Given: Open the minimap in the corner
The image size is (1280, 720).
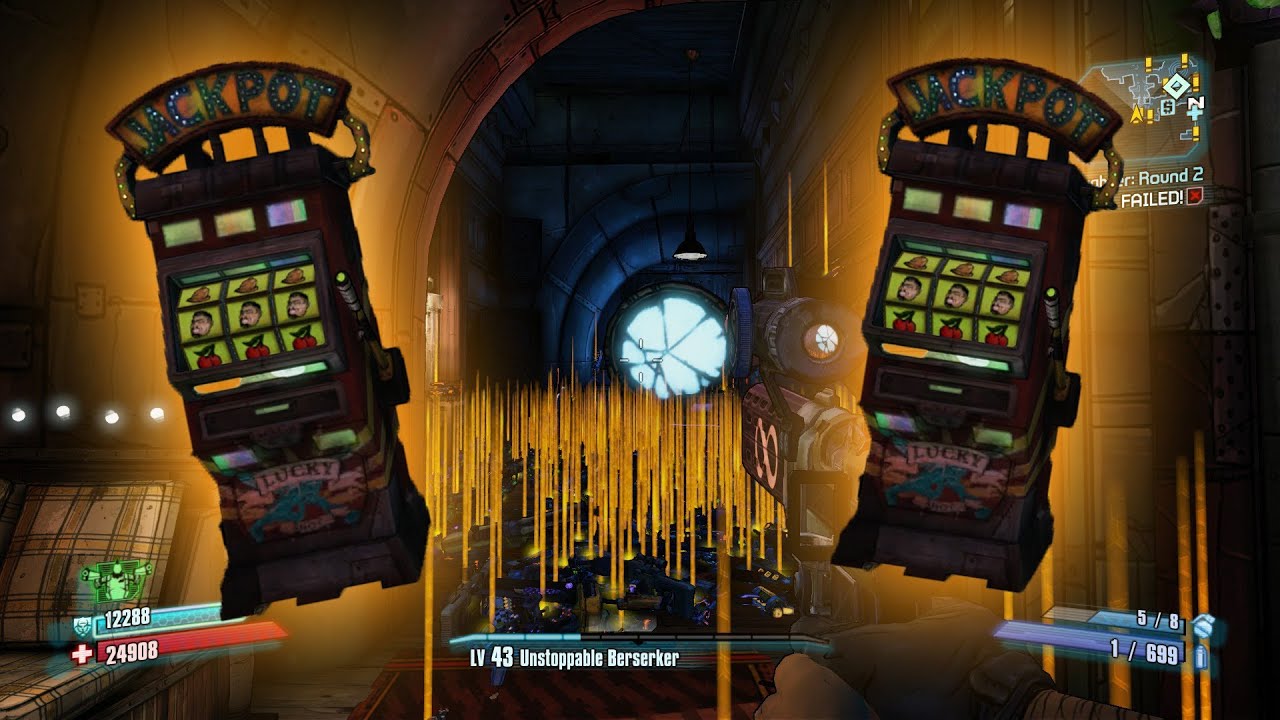Looking at the screenshot, I should pos(1150,103).
